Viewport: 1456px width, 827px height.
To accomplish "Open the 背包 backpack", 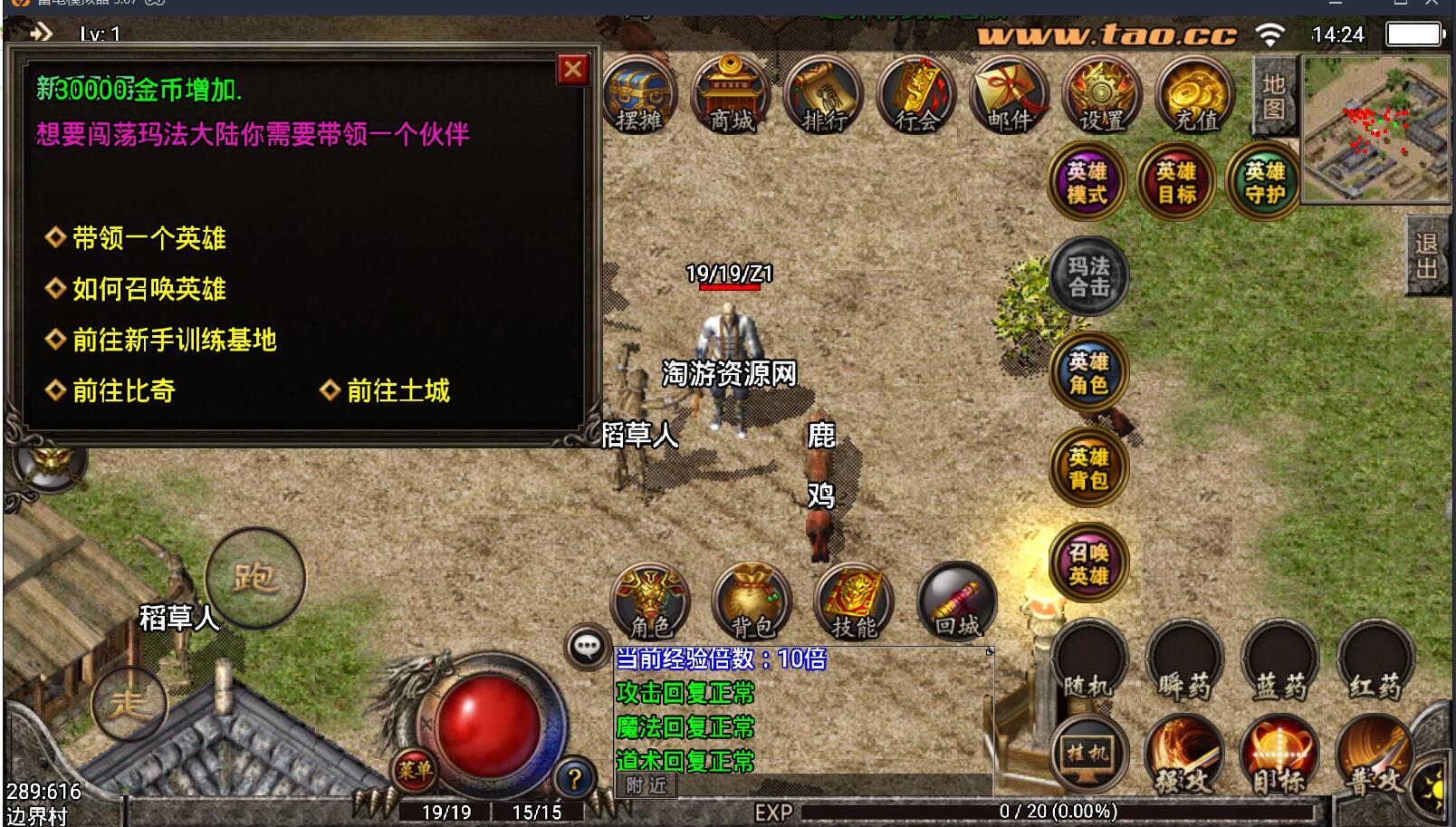I will tap(752, 602).
